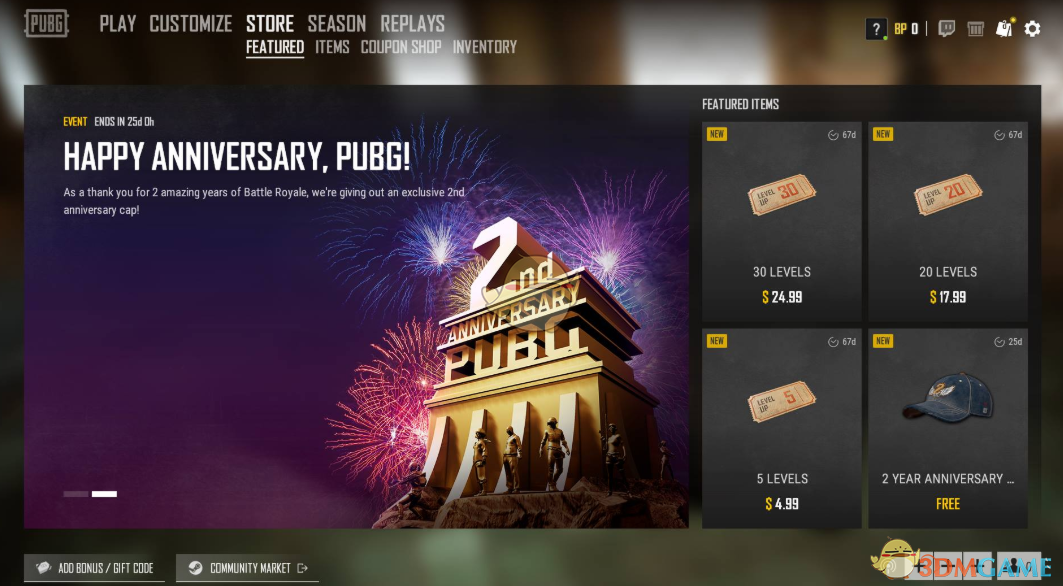Click Add Bonus / Gift Code button
The width and height of the screenshot is (1063, 586).
95,568
